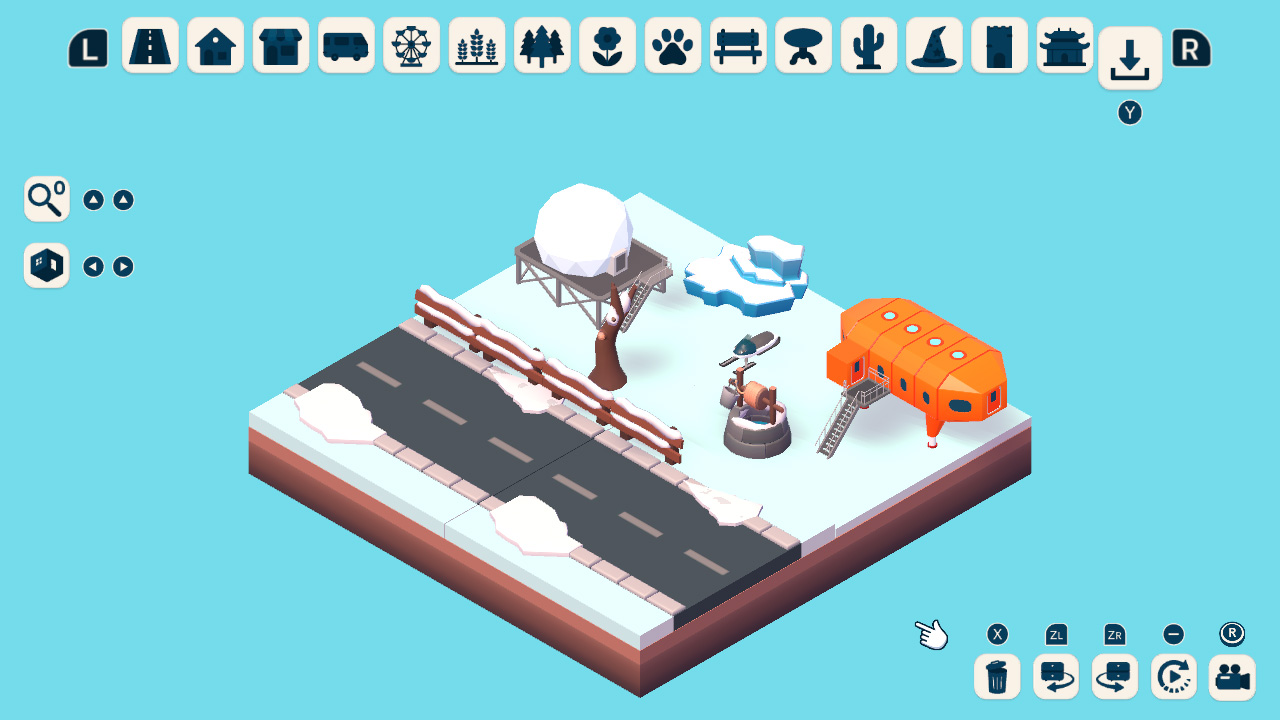Viewport: 1280px width, 720px height.
Task: Open the castle tower category
Action: click(x=999, y=45)
